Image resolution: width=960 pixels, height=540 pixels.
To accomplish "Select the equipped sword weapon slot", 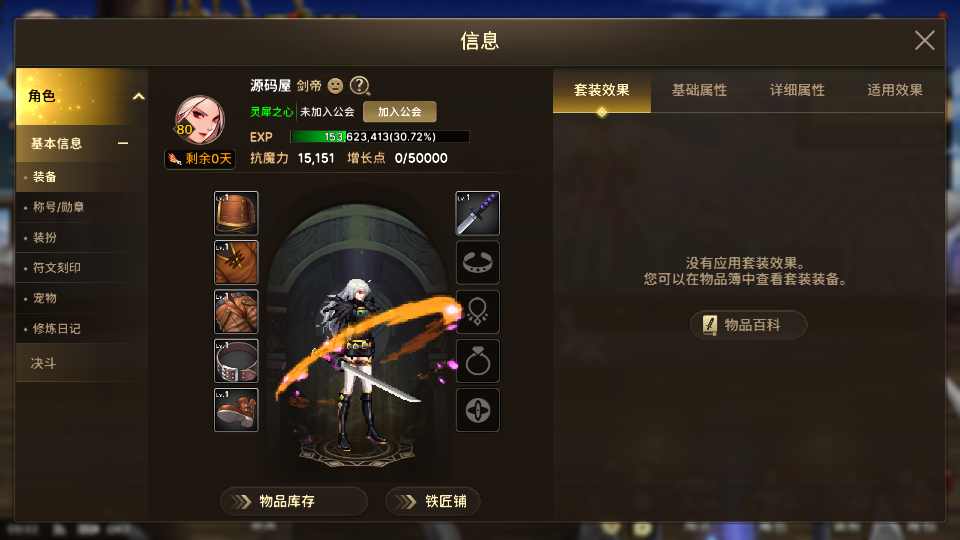I will tap(478, 213).
